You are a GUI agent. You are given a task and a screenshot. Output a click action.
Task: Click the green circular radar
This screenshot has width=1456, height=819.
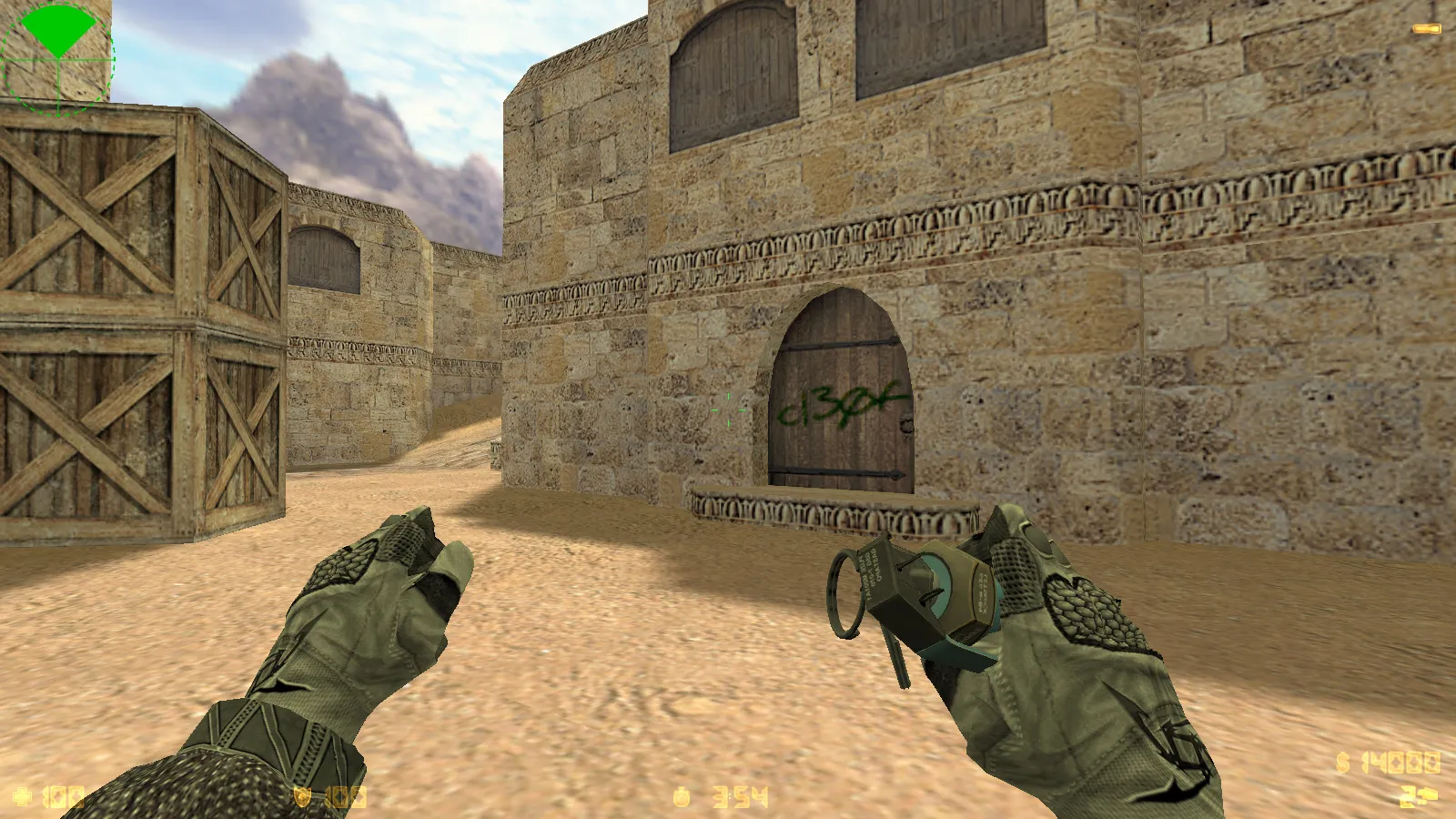tap(57, 59)
